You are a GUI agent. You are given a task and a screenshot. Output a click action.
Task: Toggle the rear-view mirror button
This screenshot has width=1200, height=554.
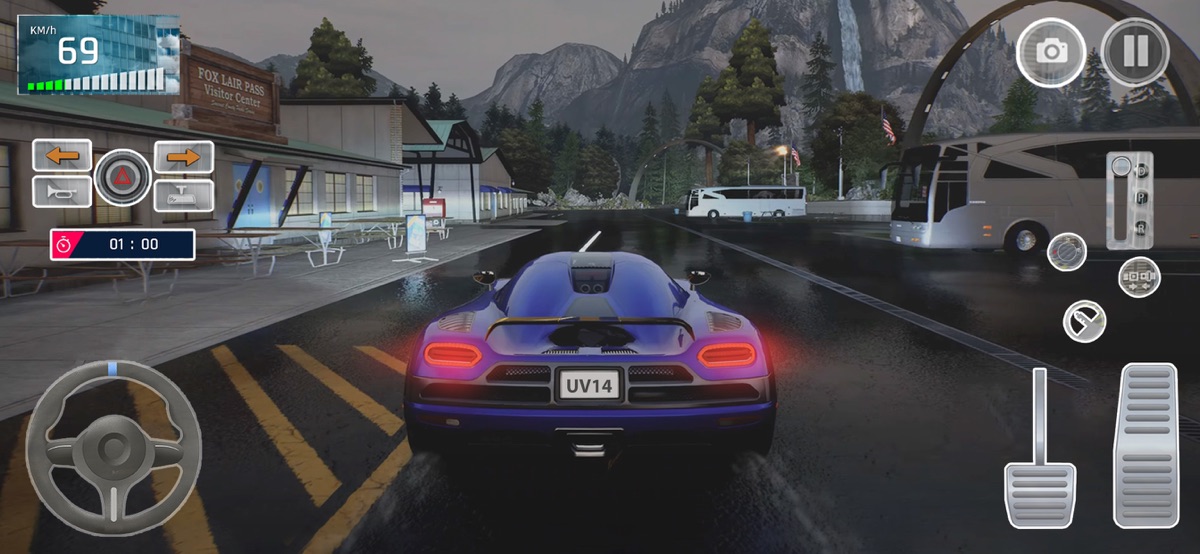[183, 194]
